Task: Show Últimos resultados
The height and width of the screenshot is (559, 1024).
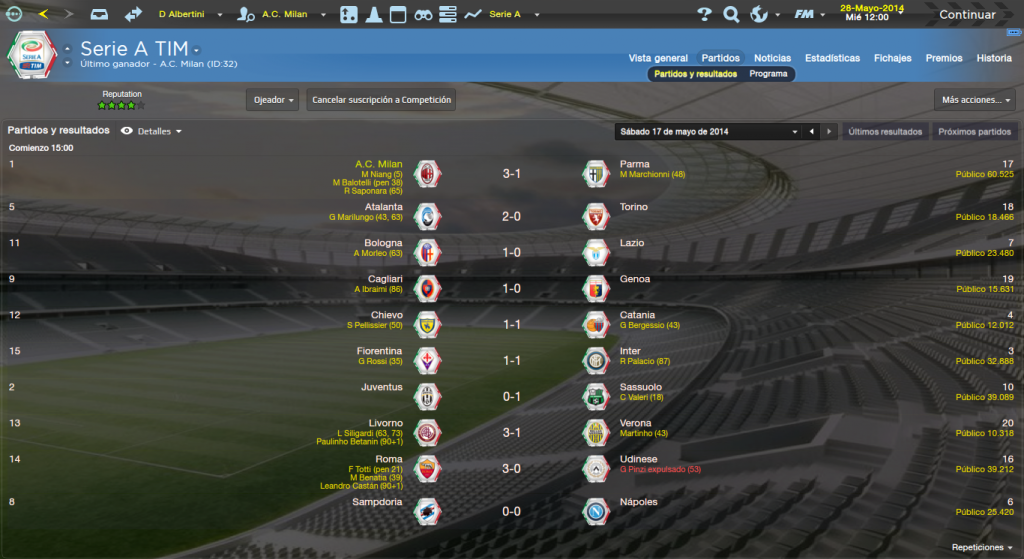Action: coord(885,131)
